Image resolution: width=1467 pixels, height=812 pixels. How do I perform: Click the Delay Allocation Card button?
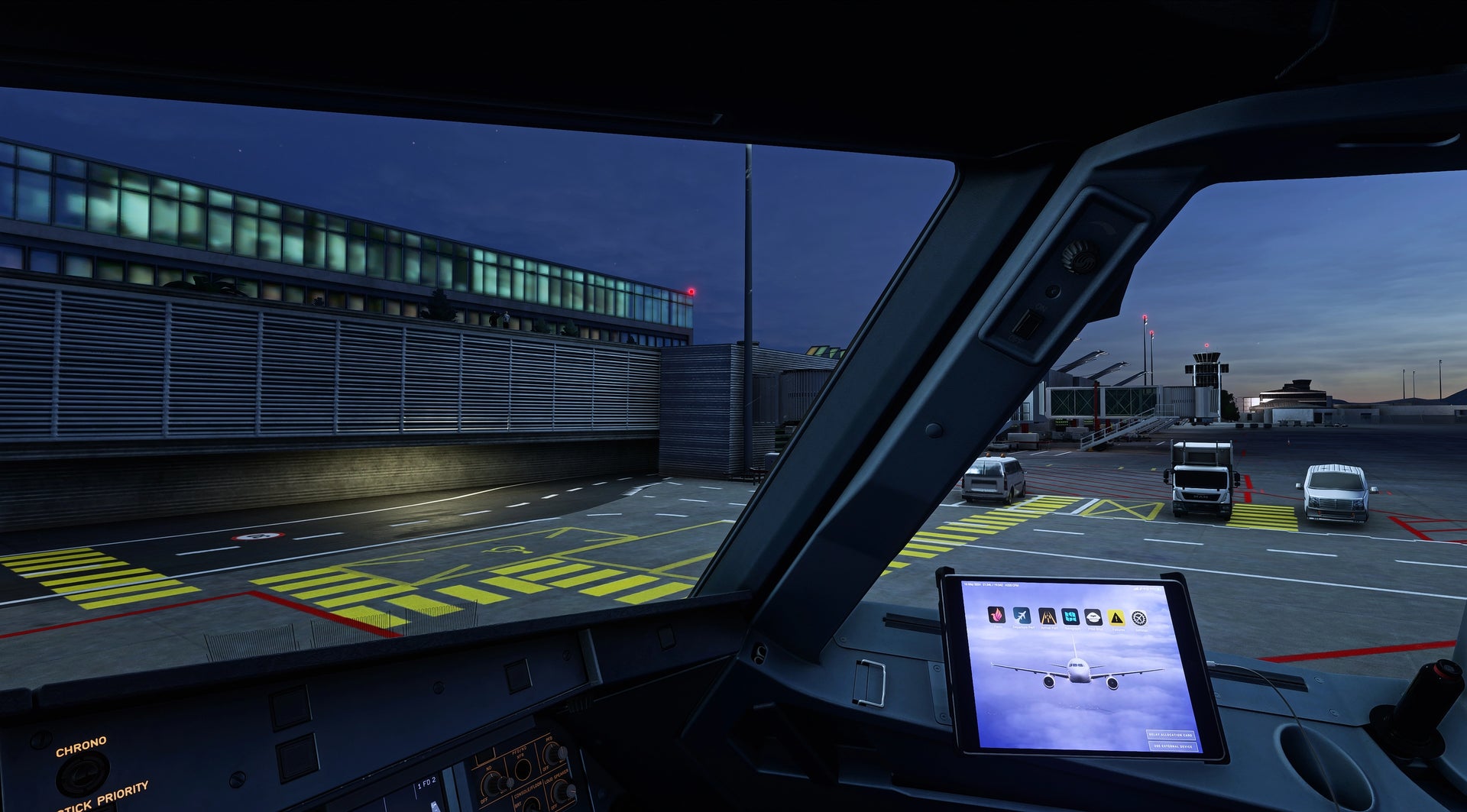1170,734
